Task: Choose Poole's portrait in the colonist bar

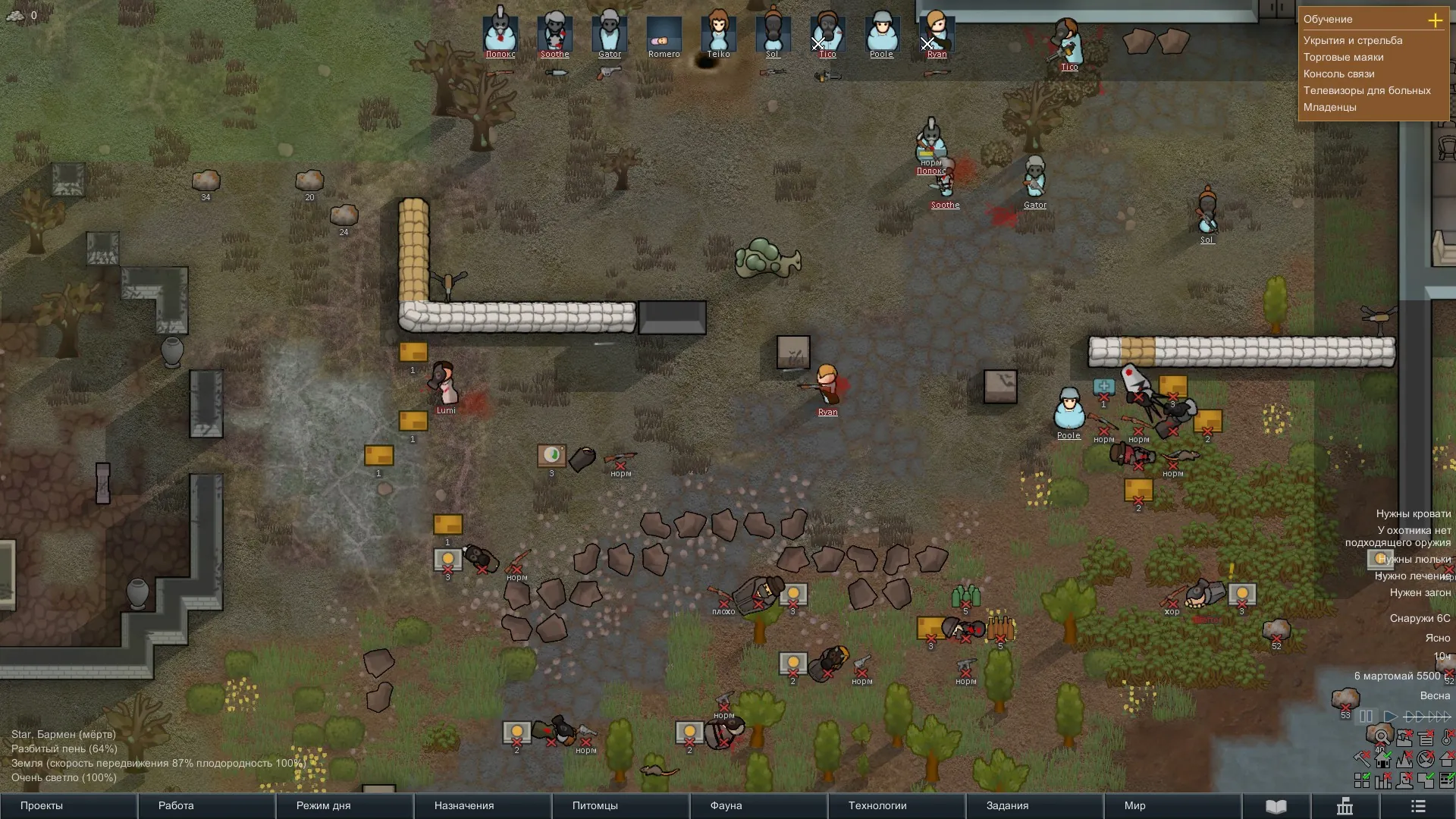Action: [881, 33]
